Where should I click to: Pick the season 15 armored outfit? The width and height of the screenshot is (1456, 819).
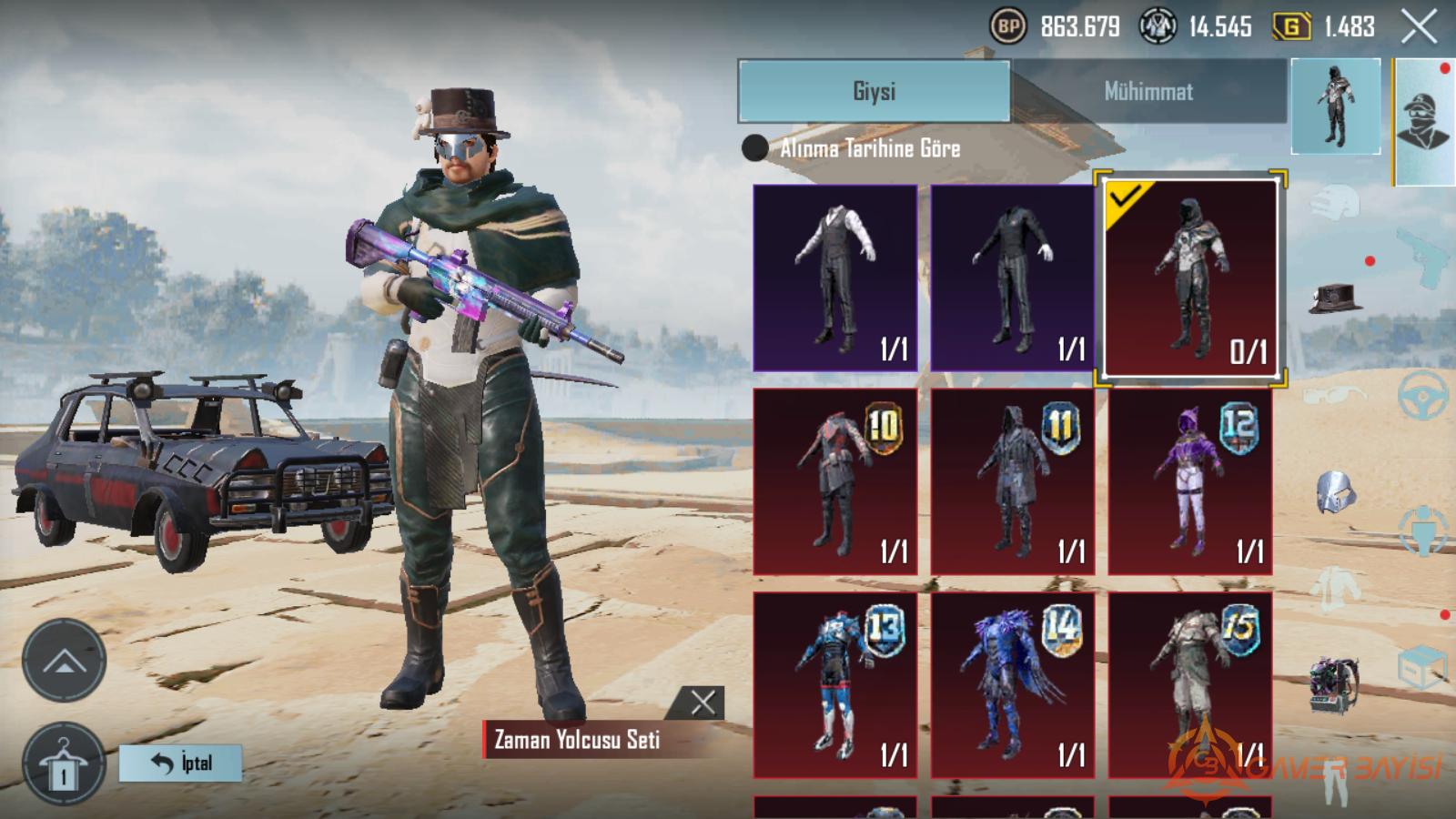[x=1189, y=684]
